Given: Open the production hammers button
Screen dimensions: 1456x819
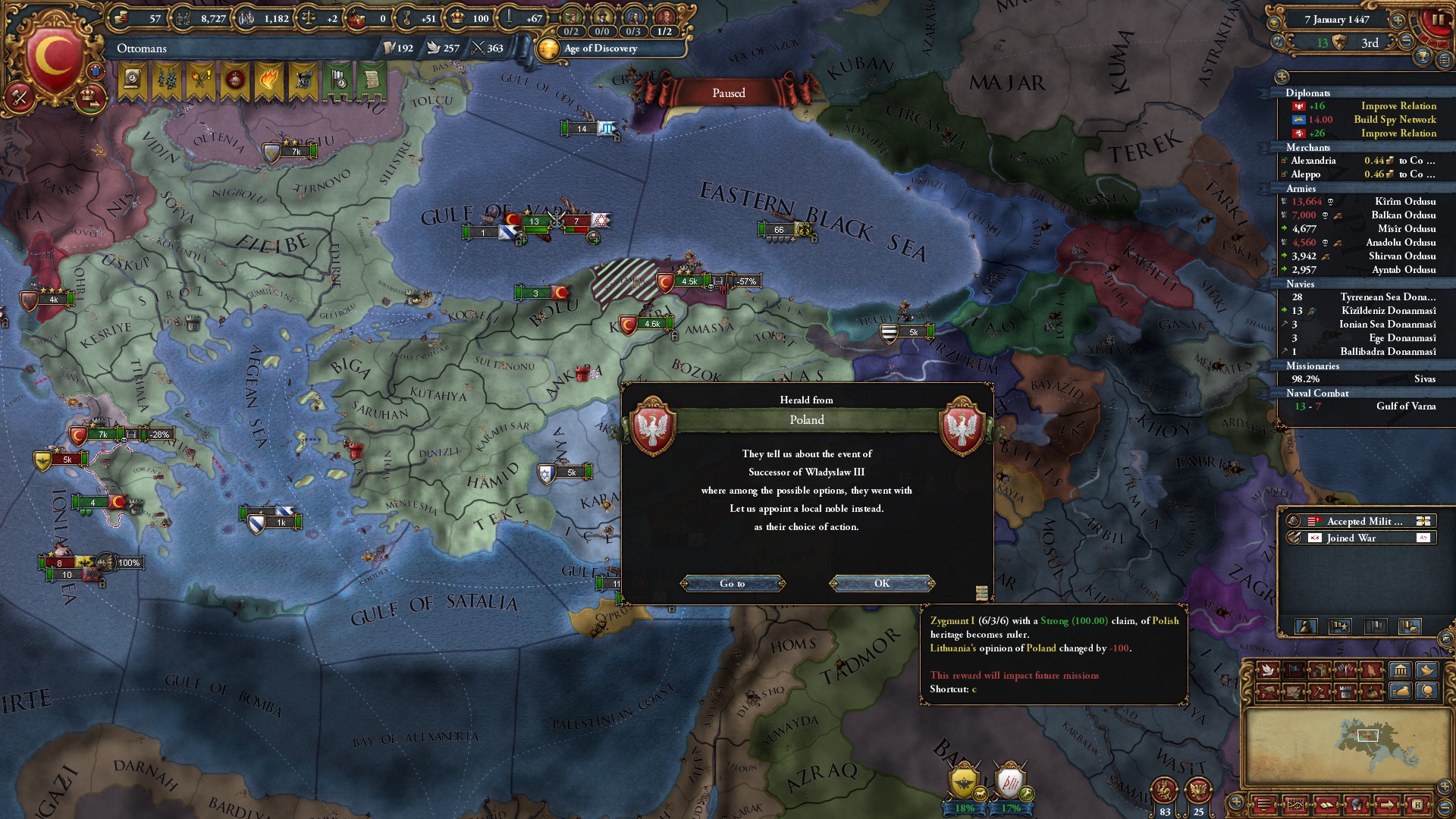Looking at the screenshot, I should (20, 96).
